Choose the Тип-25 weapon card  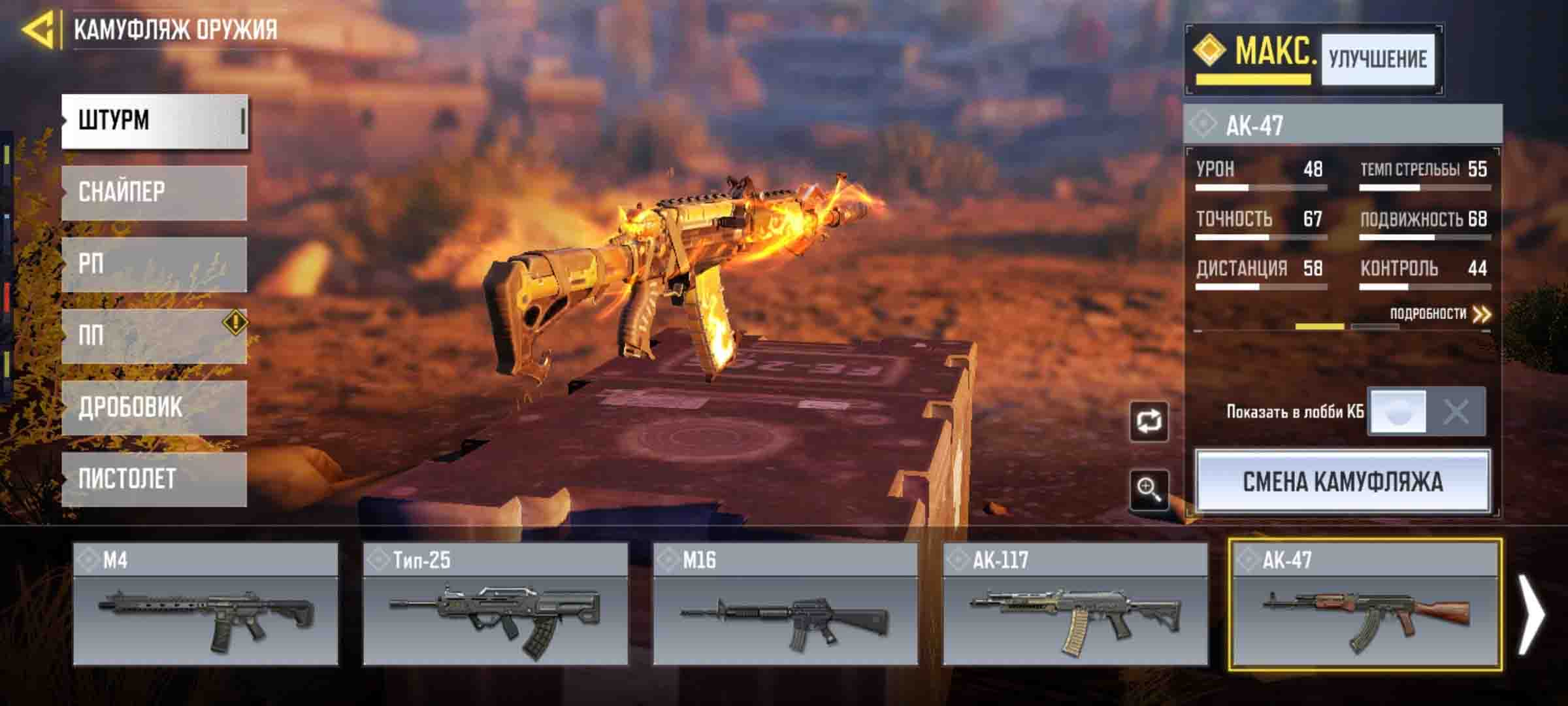tap(495, 604)
